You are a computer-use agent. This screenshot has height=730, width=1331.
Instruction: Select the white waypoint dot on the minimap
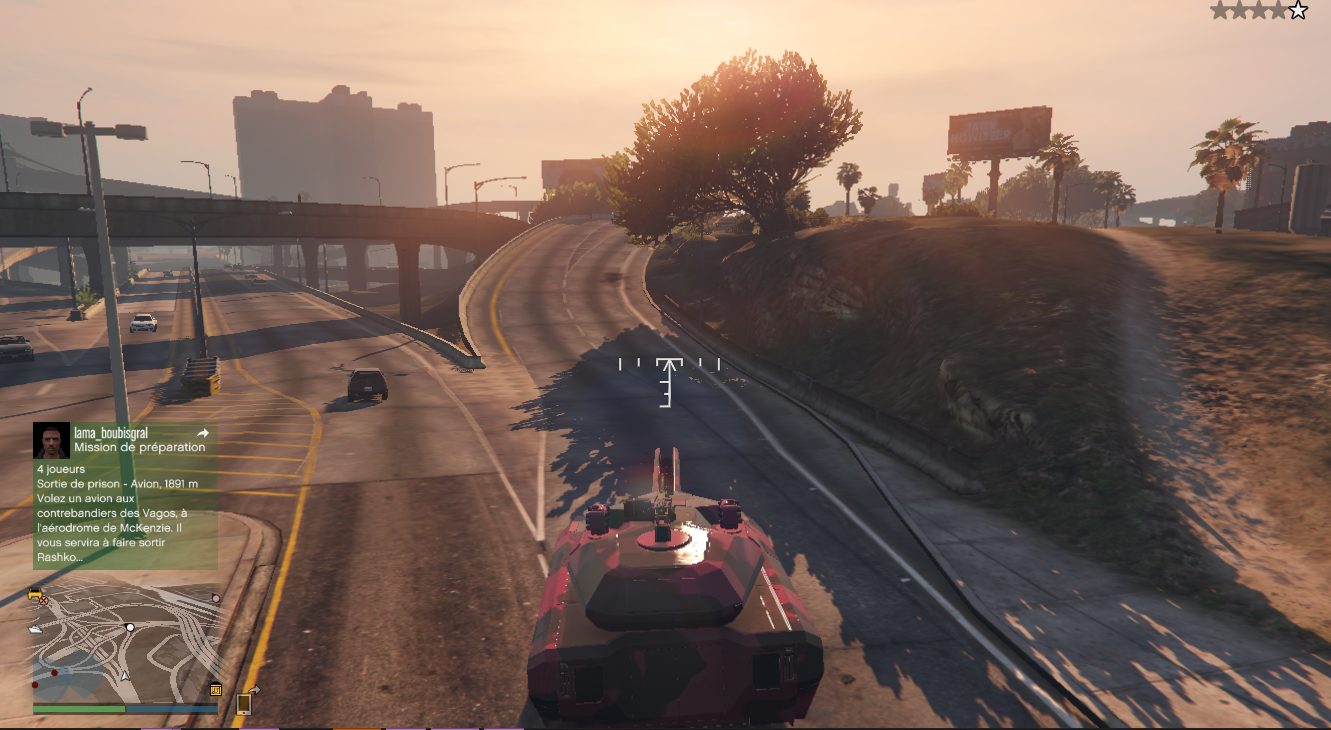(130, 628)
